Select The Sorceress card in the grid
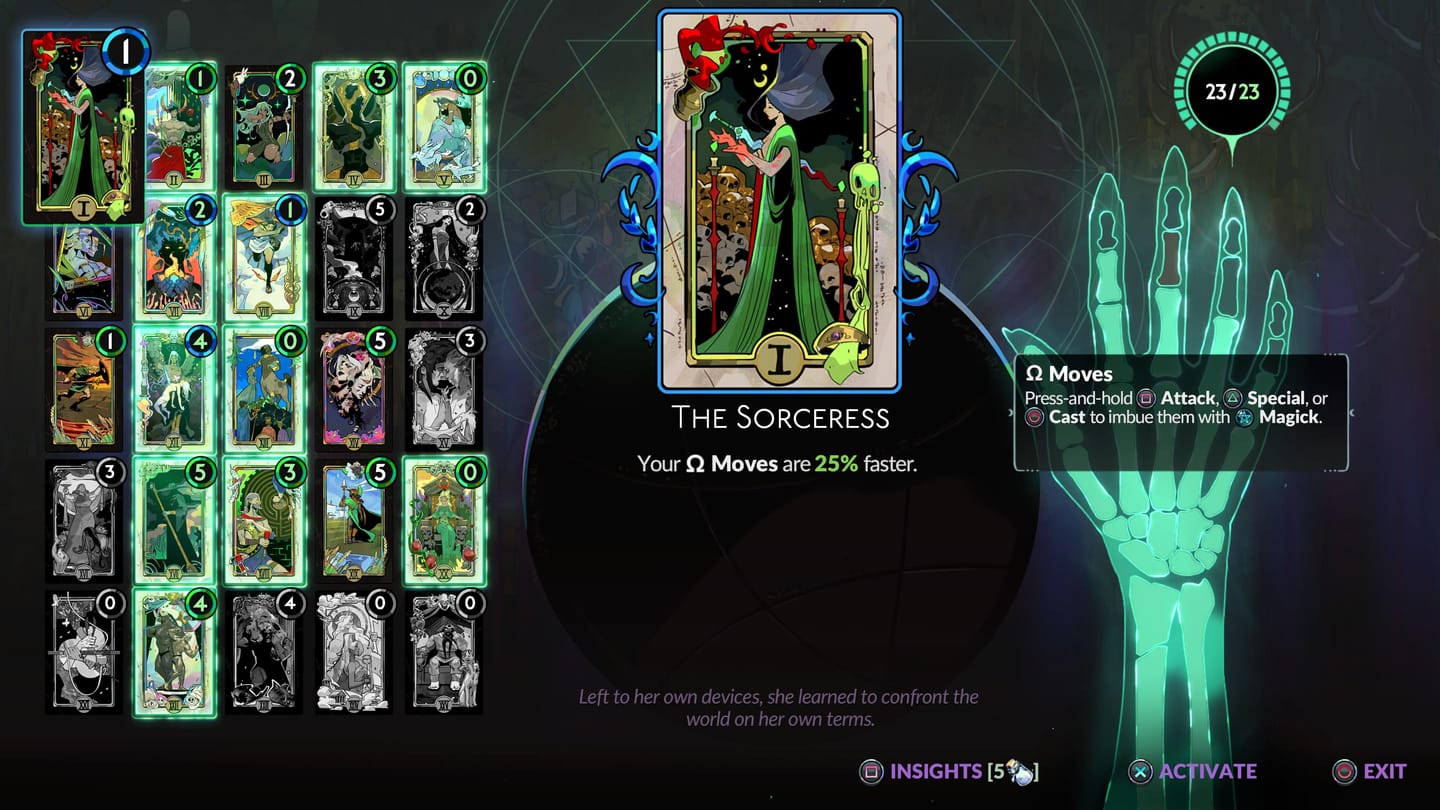Image resolution: width=1440 pixels, height=810 pixels. [84, 120]
